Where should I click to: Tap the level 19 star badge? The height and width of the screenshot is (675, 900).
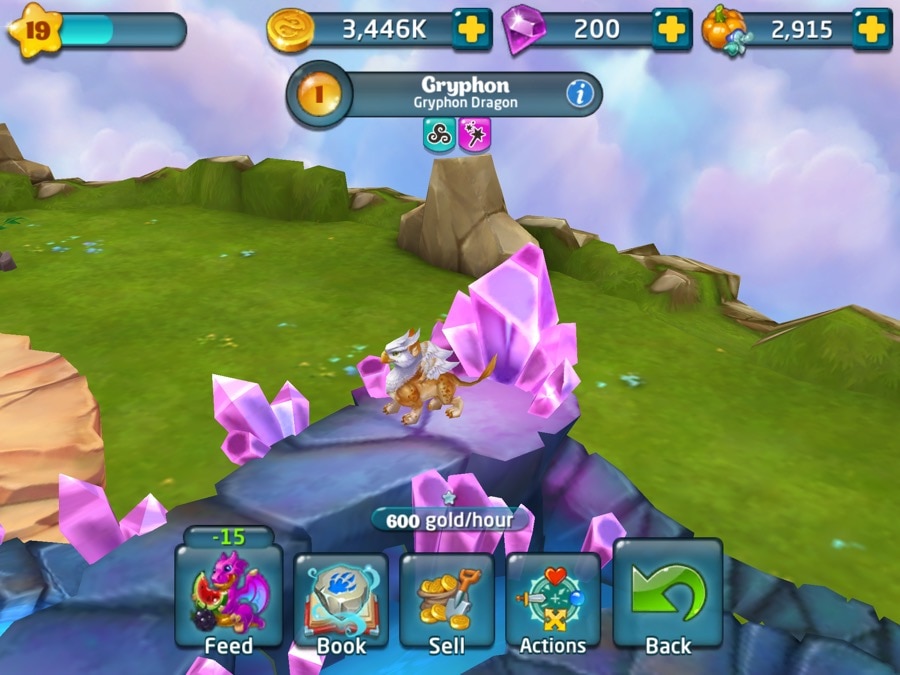(x=35, y=31)
